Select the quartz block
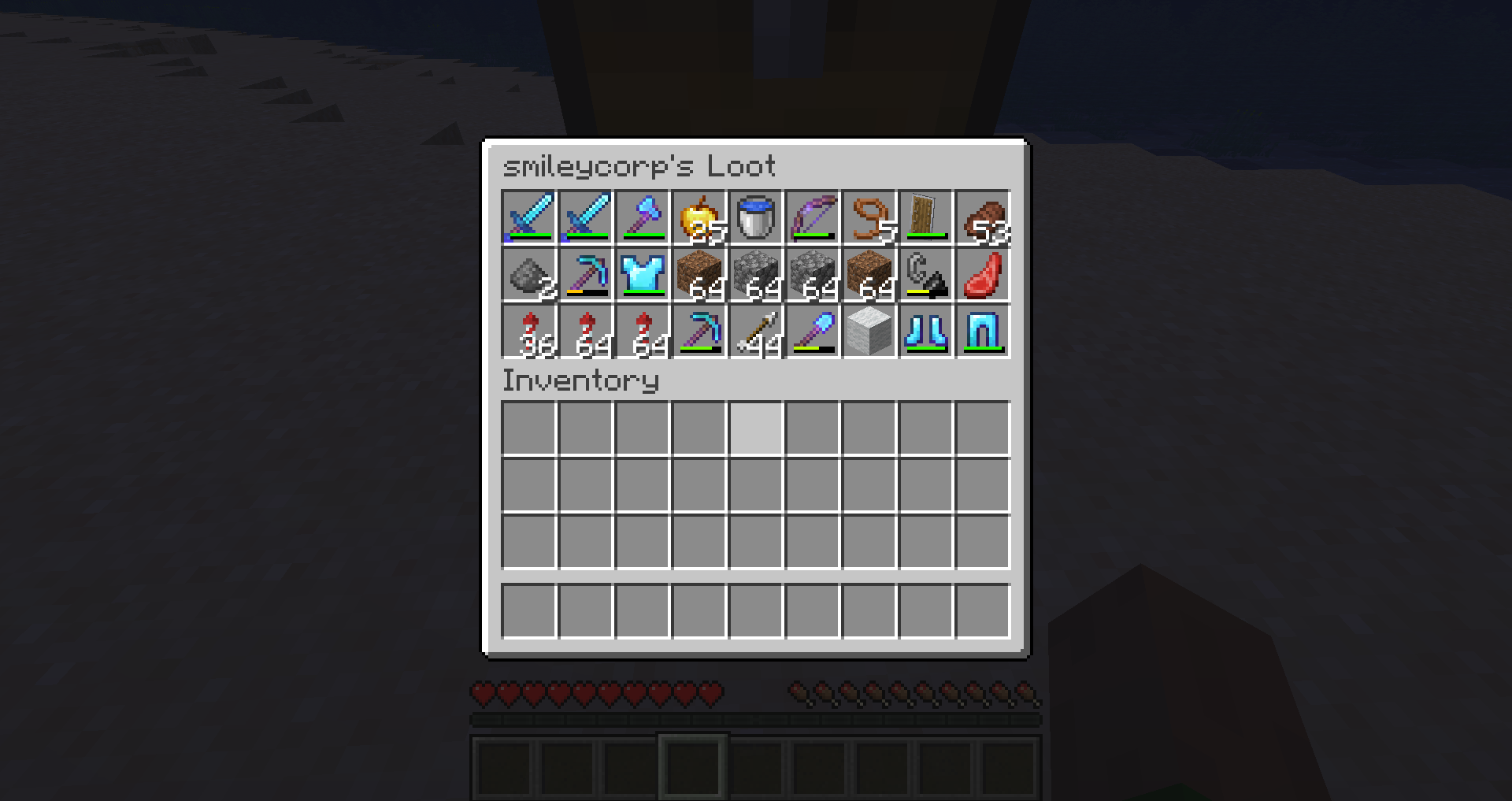Image resolution: width=1512 pixels, height=801 pixels. coord(869,334)
